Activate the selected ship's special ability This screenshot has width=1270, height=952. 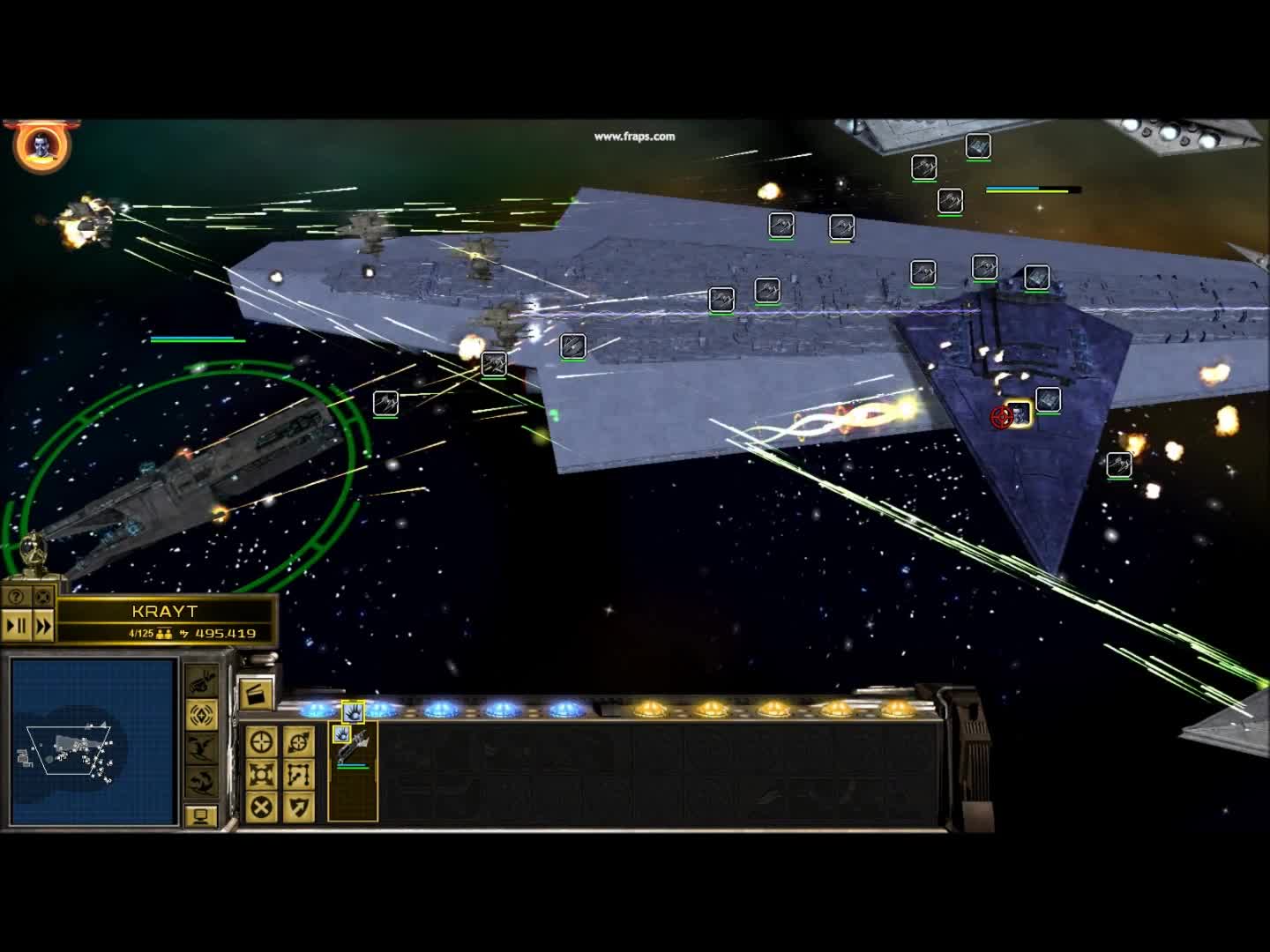pos(353,712)
